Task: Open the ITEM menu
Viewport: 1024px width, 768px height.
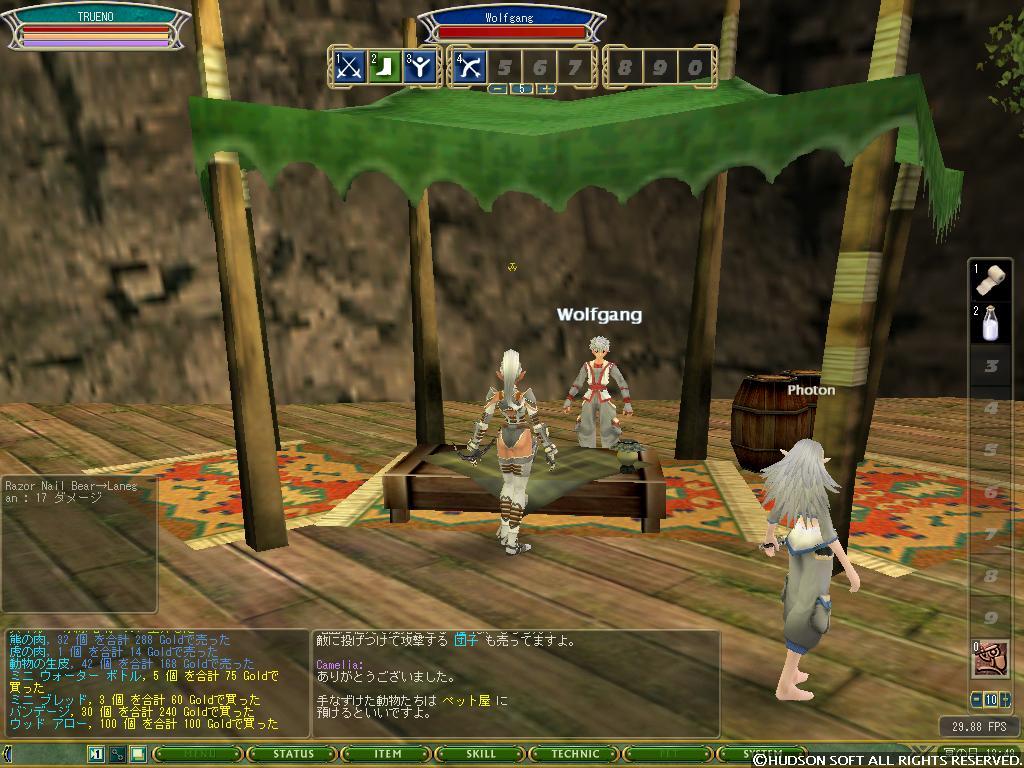Action: pos(386,754)
